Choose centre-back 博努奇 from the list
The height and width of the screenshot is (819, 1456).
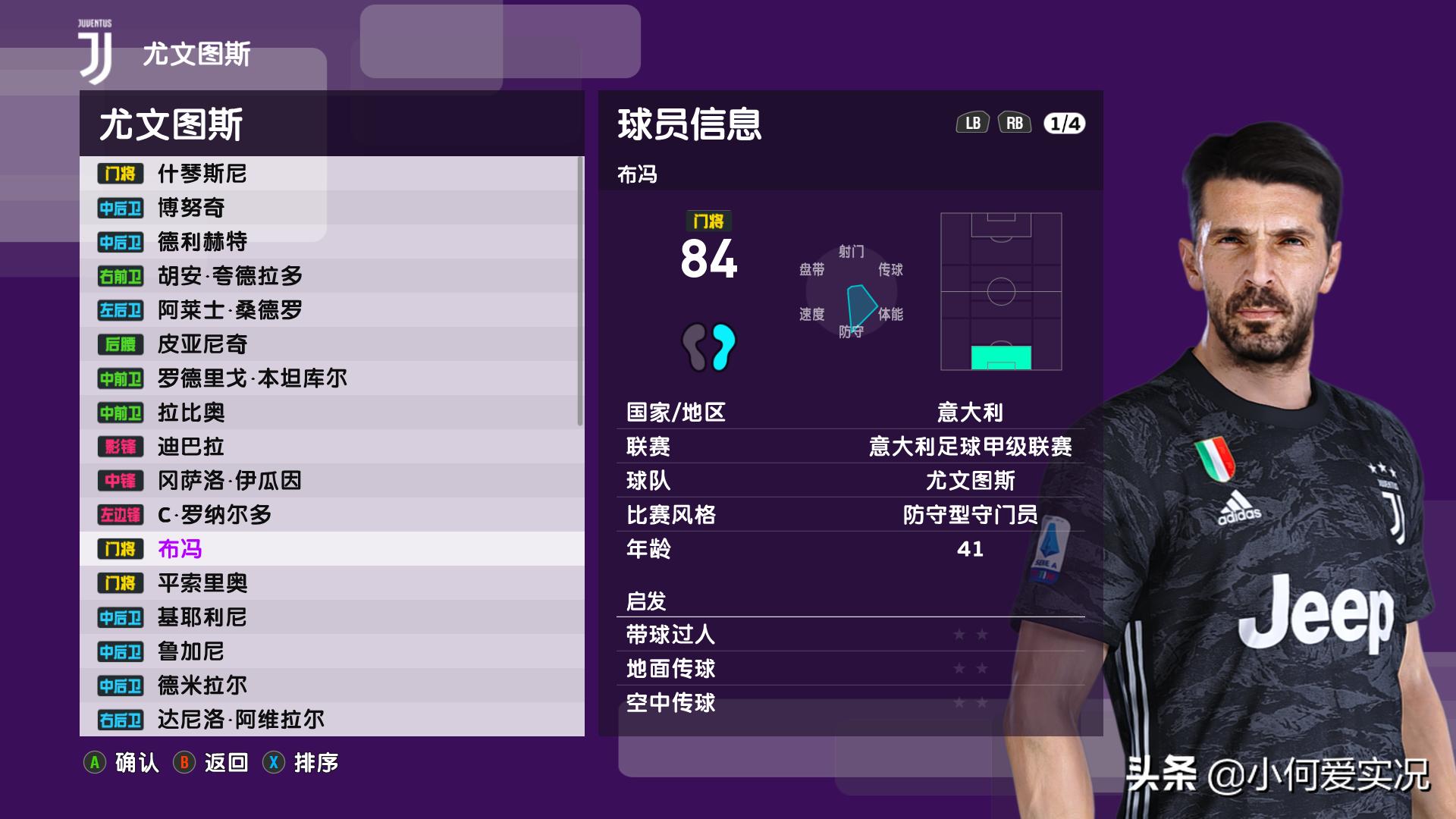click(x=331, y=208)
